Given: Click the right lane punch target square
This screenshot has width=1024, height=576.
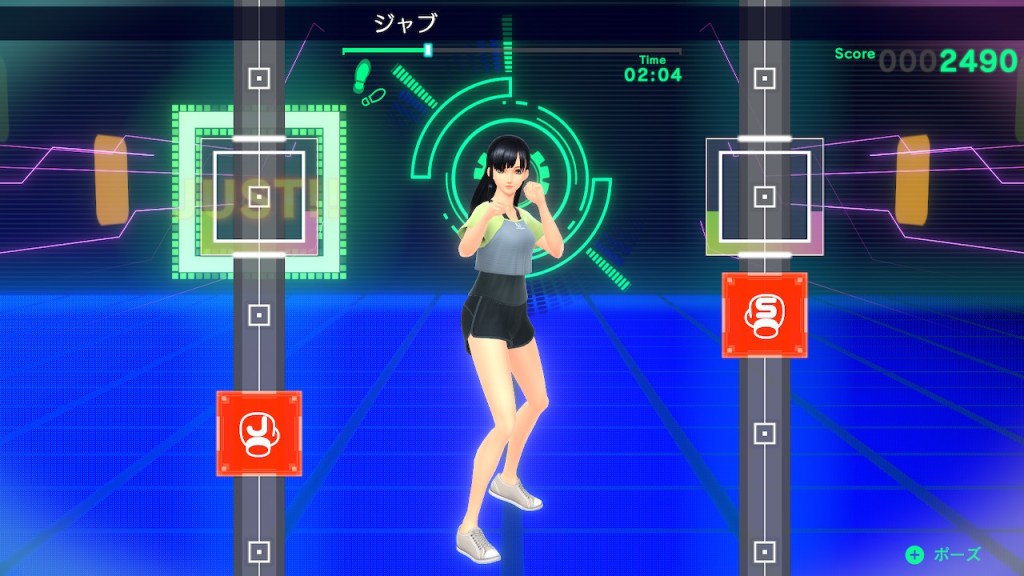Looking at the screenshot, I should pos(764,195).
